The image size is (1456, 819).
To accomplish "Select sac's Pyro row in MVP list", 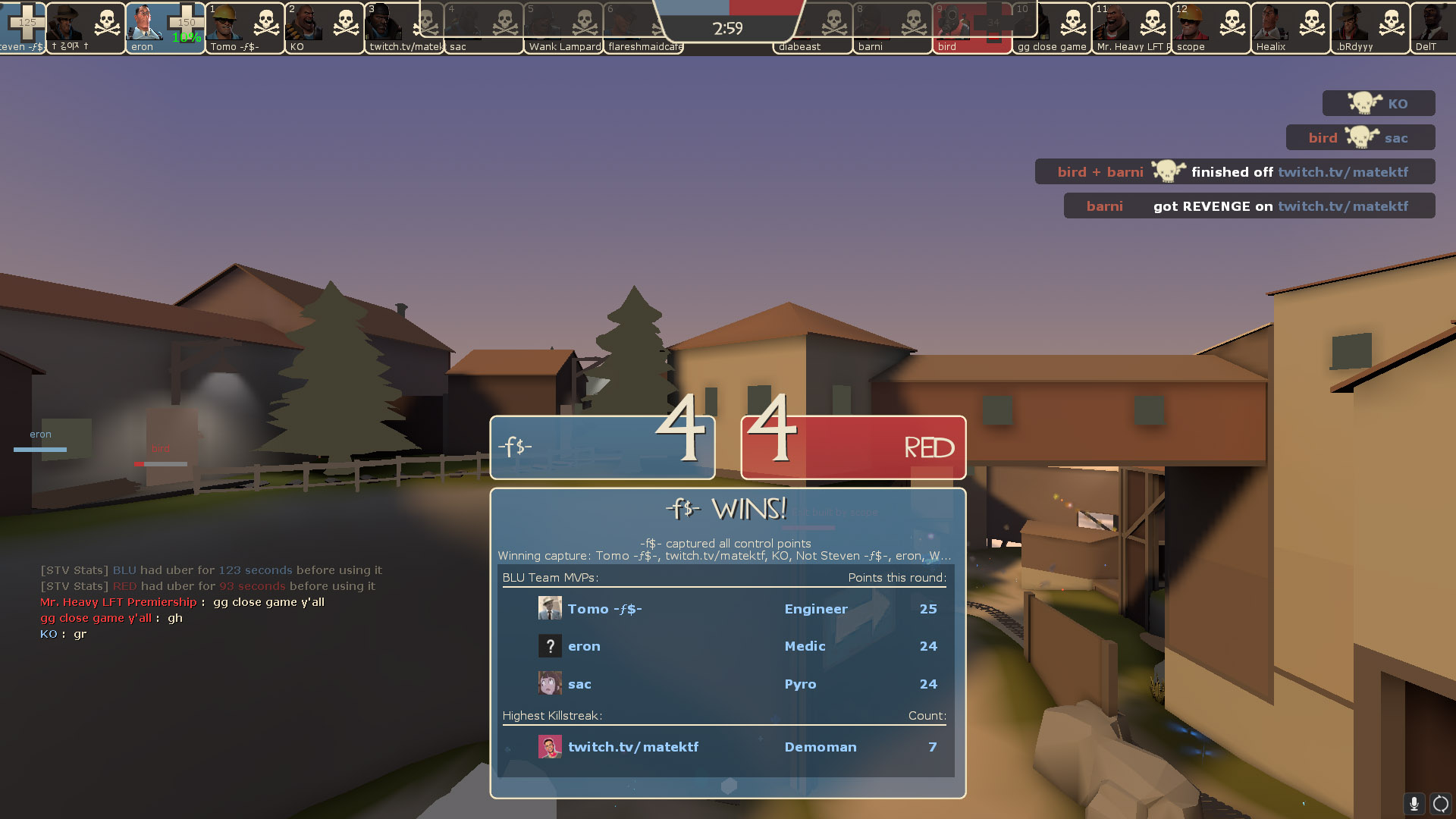I will click(726, 684).
